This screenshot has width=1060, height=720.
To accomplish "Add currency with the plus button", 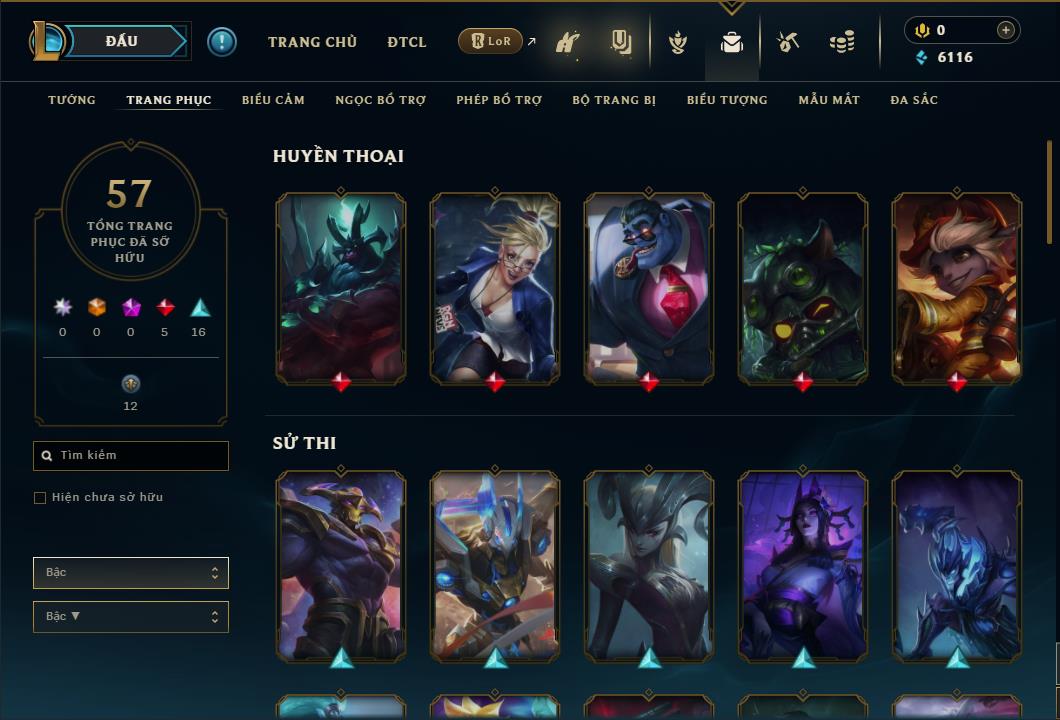I will [x=1006, y=30].
